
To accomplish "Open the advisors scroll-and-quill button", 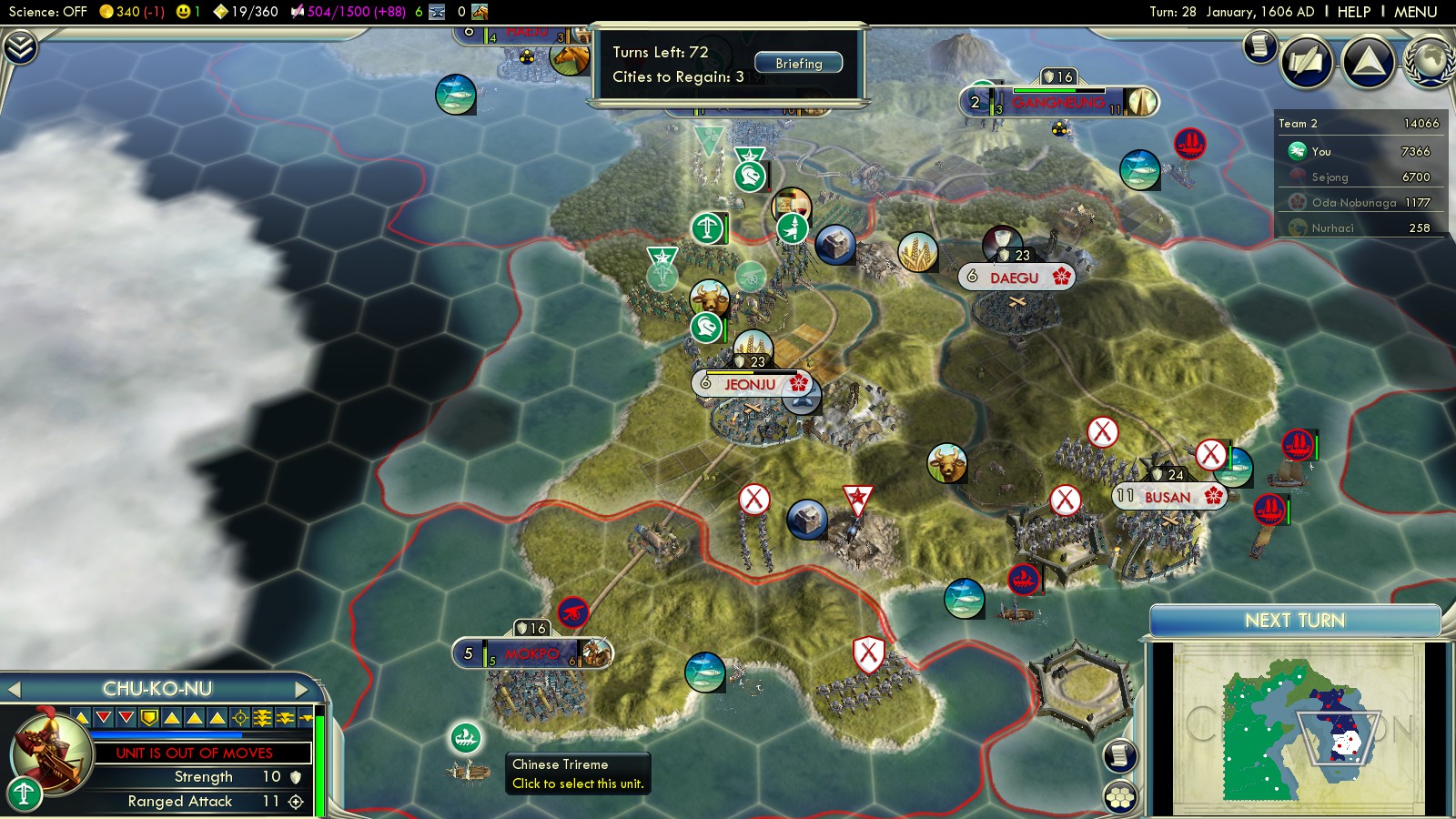I will coord(1307,62).
